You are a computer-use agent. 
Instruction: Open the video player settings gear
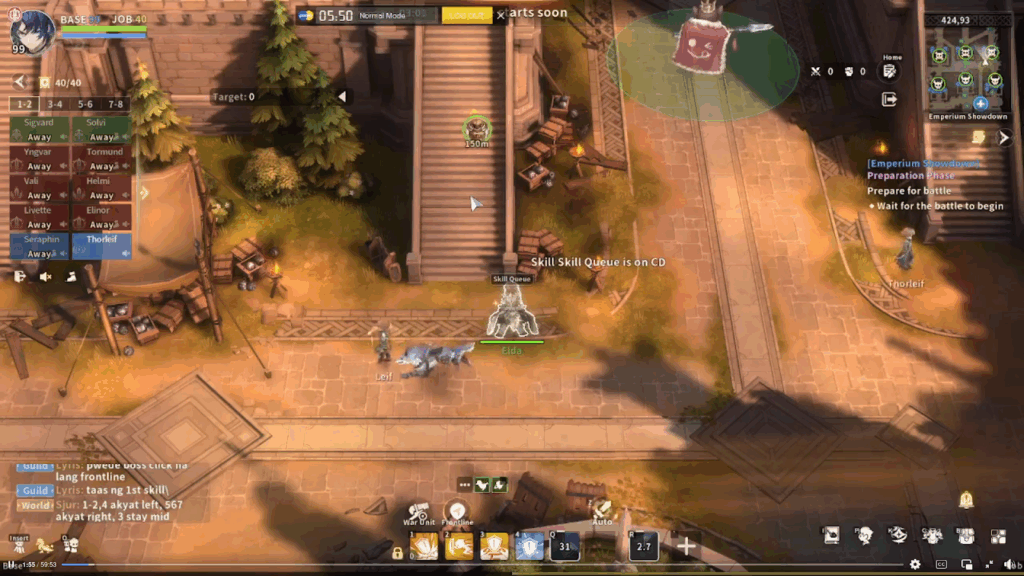915,564
